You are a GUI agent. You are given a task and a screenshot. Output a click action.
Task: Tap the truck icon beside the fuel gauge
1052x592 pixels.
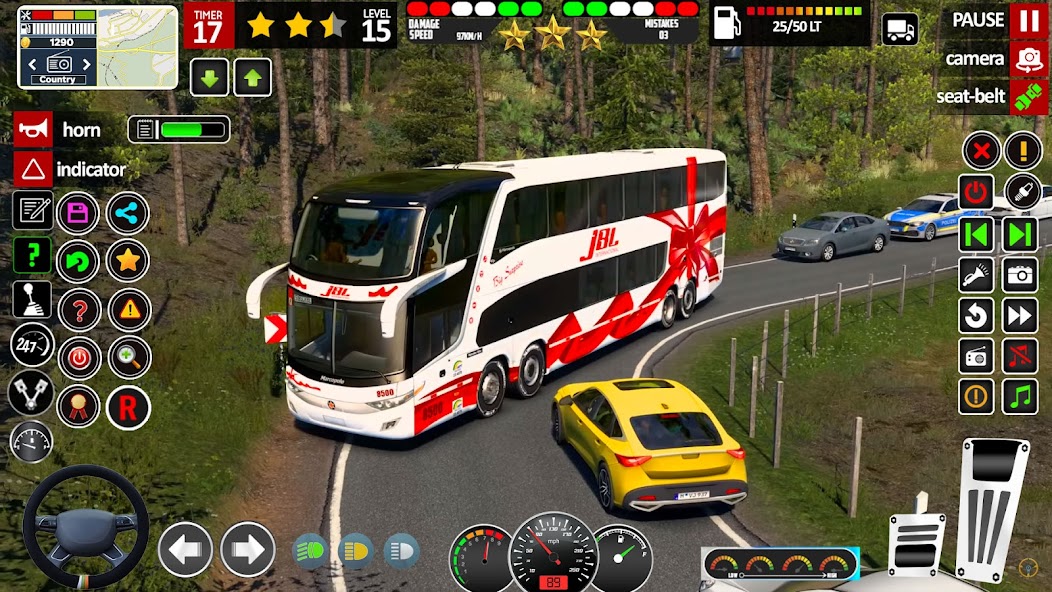900,28
